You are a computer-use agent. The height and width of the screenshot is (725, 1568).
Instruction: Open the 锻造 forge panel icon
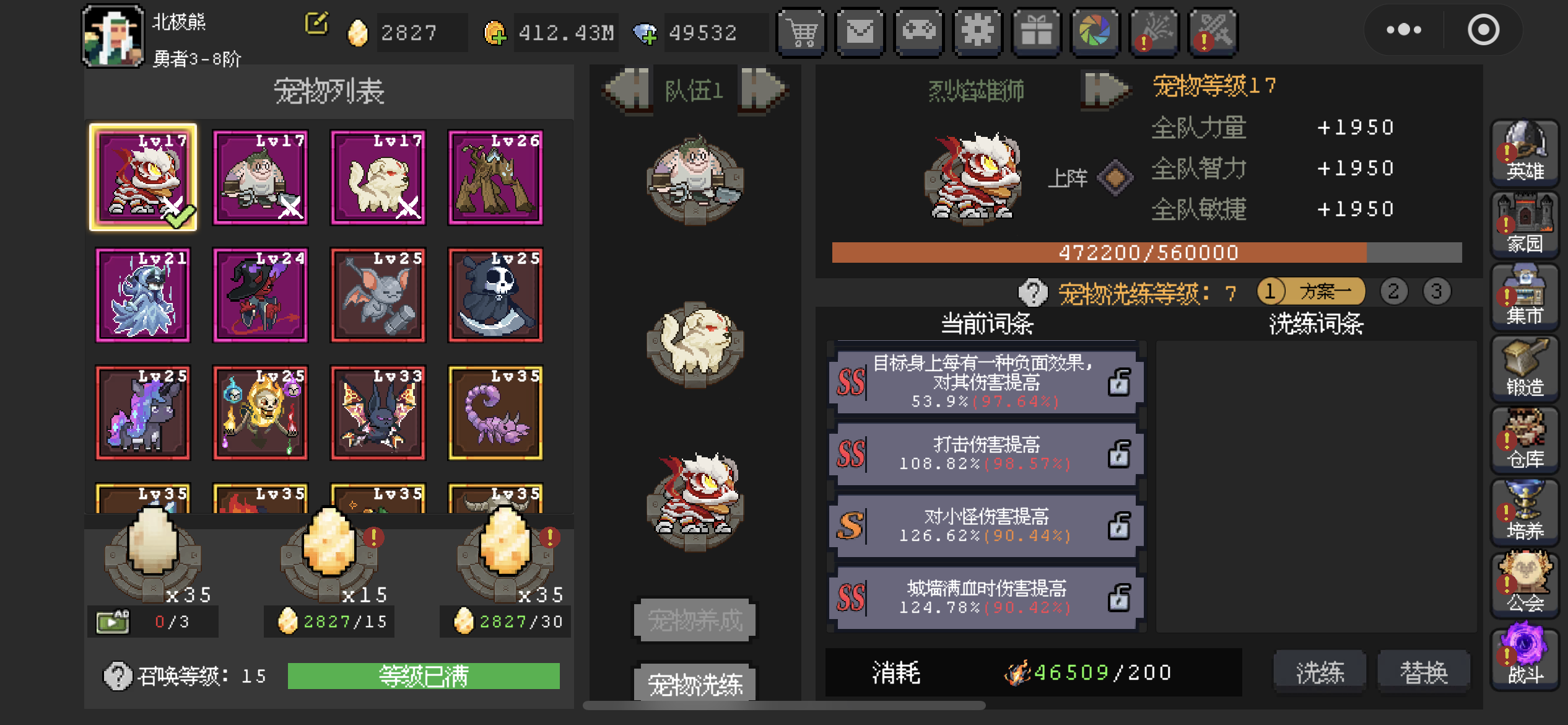click(1525, 369)
